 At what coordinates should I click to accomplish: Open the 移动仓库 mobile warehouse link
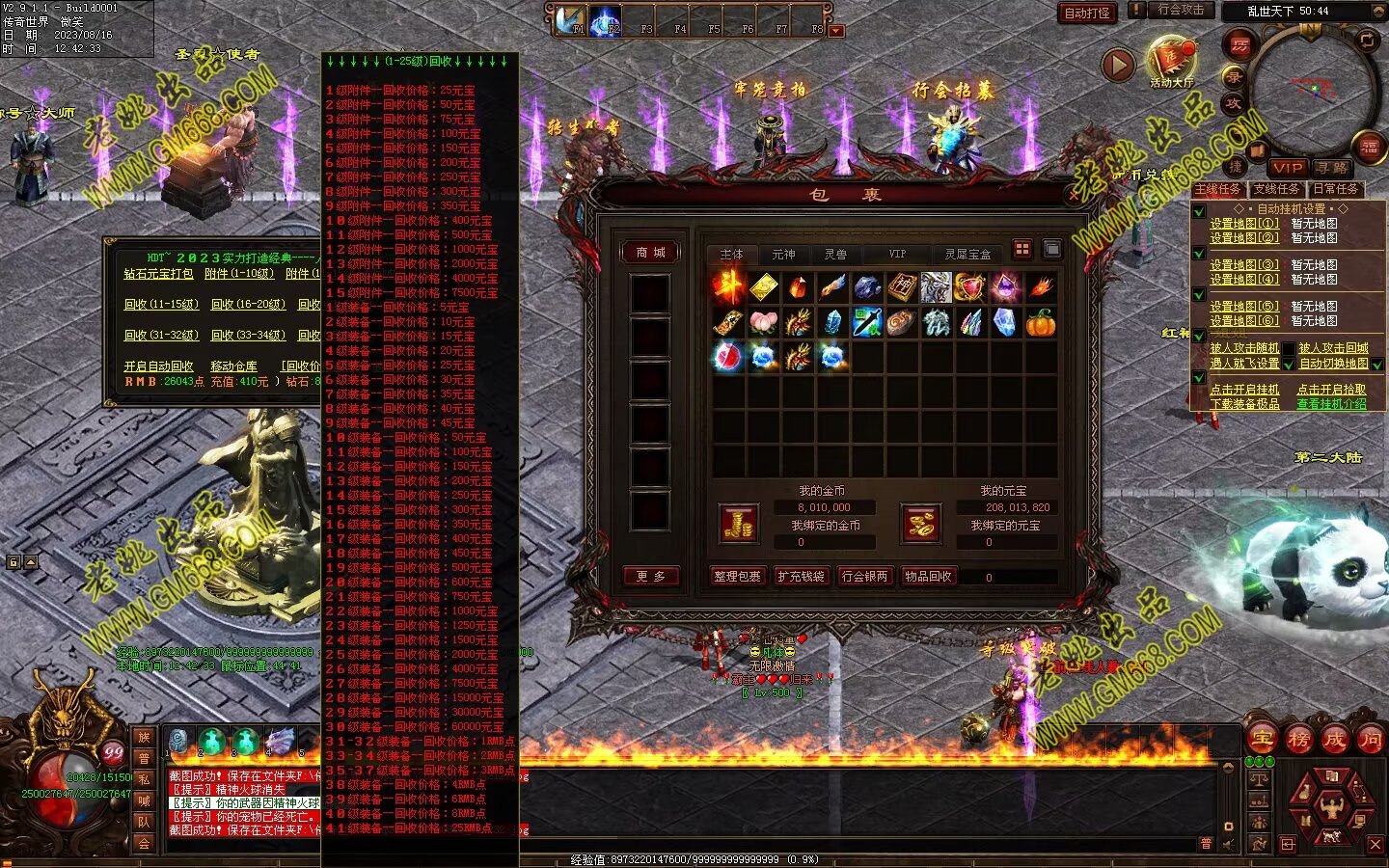pos(233,366)
